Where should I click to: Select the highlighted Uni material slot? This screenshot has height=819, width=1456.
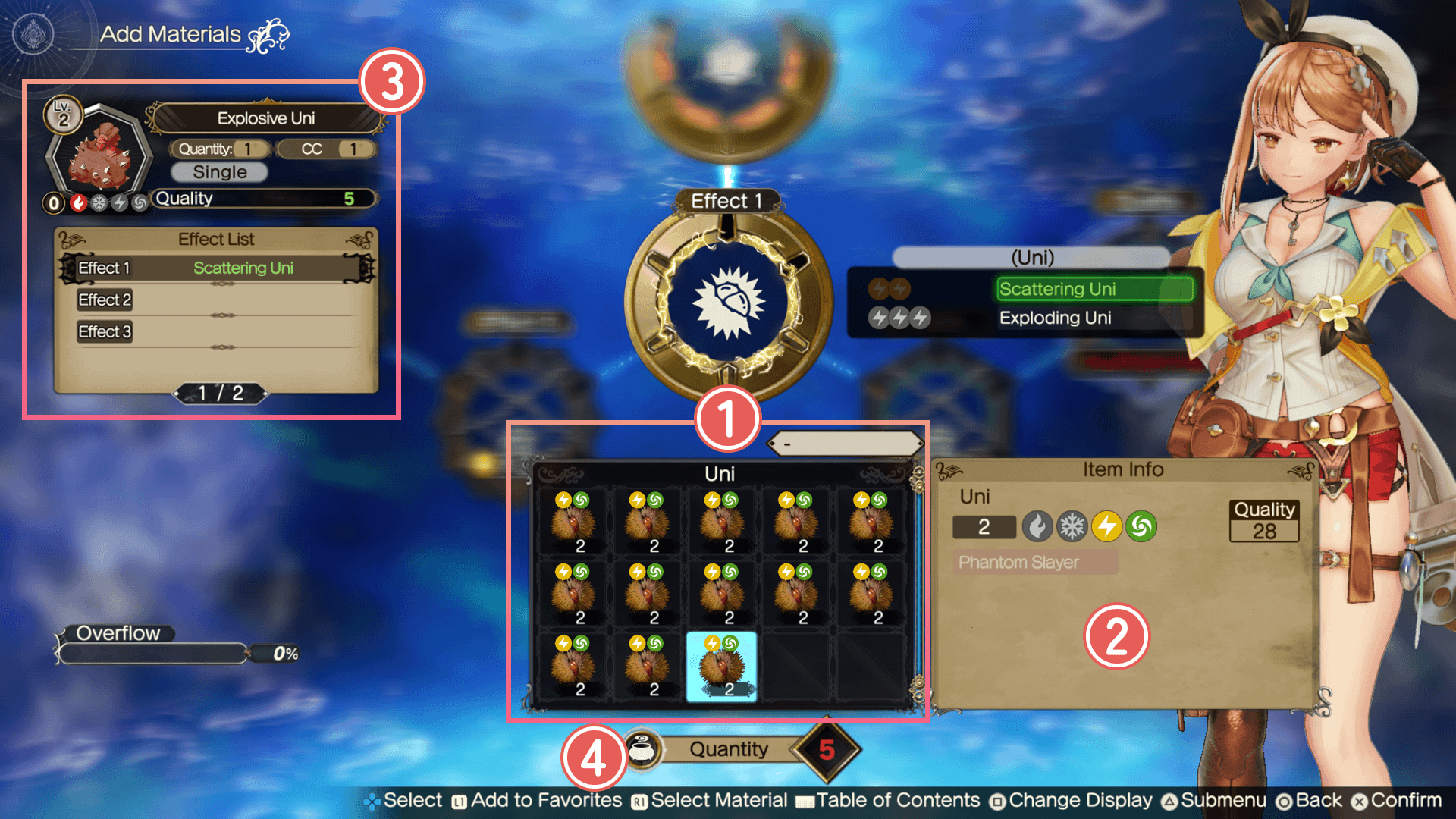(721, 667)
